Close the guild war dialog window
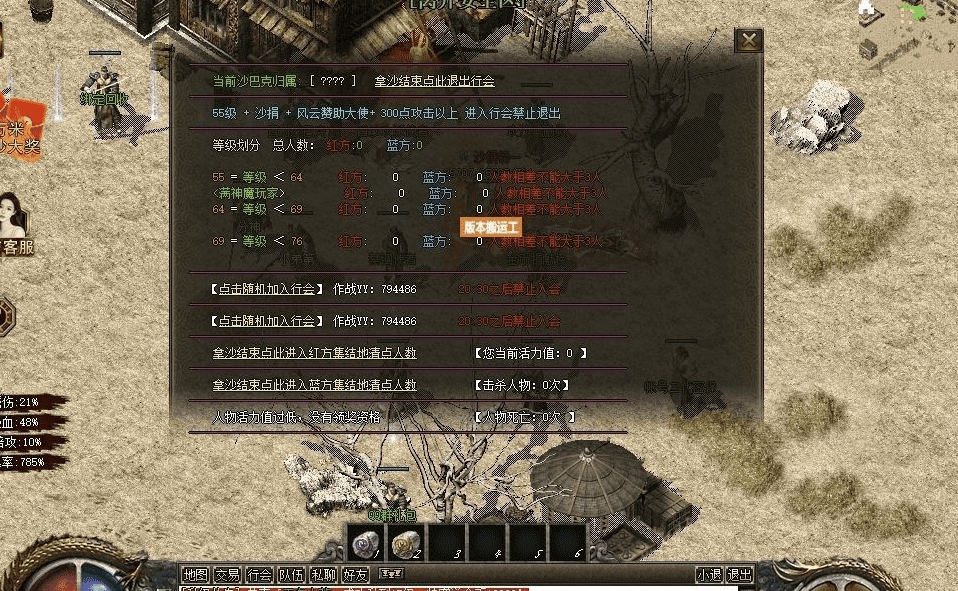The width and height of the screenshot is (958, 591). click(748, 41)
